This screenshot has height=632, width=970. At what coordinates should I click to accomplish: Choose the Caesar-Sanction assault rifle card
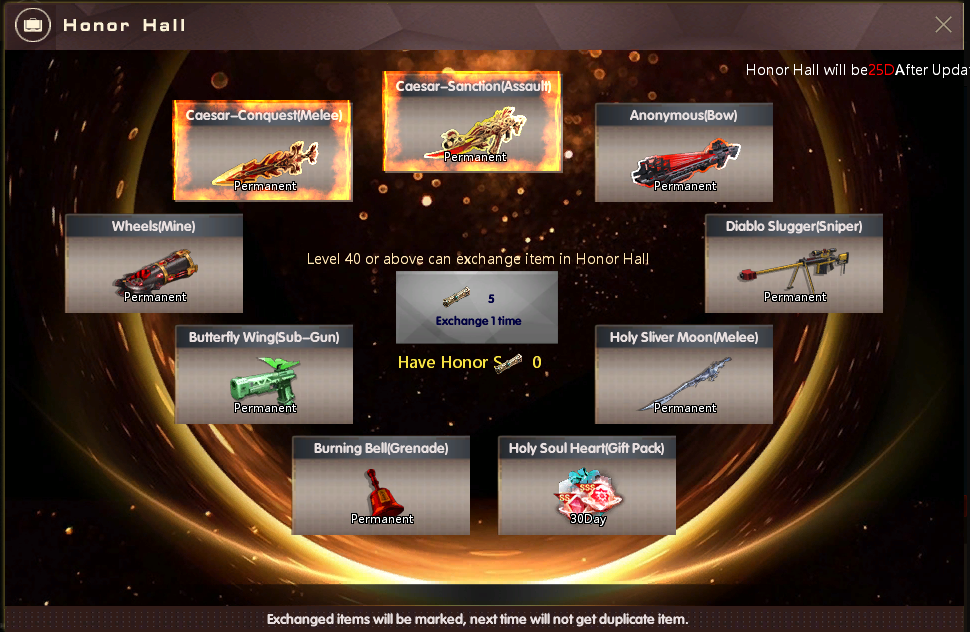click(472, 123)
